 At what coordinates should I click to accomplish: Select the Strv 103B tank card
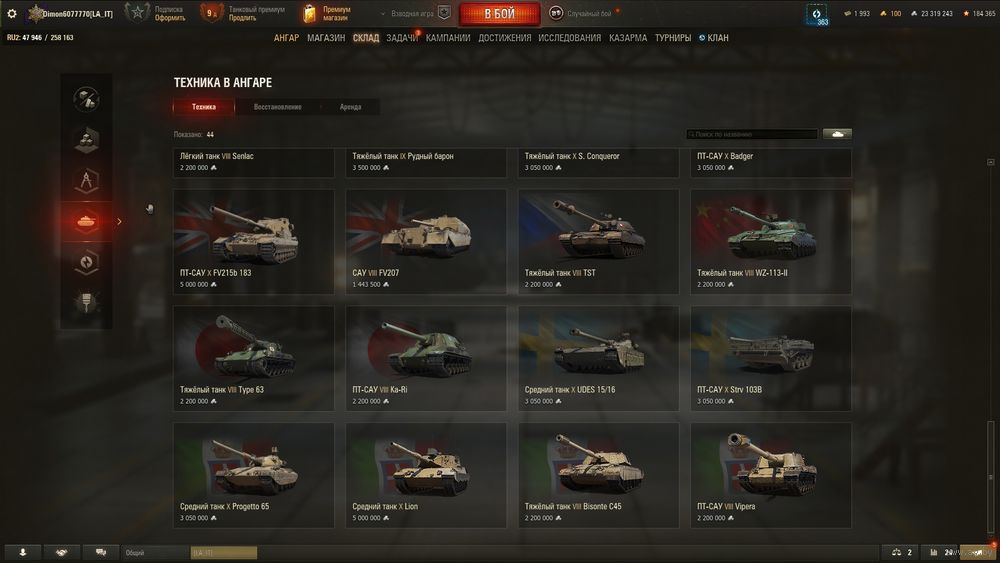coord(771,358)
